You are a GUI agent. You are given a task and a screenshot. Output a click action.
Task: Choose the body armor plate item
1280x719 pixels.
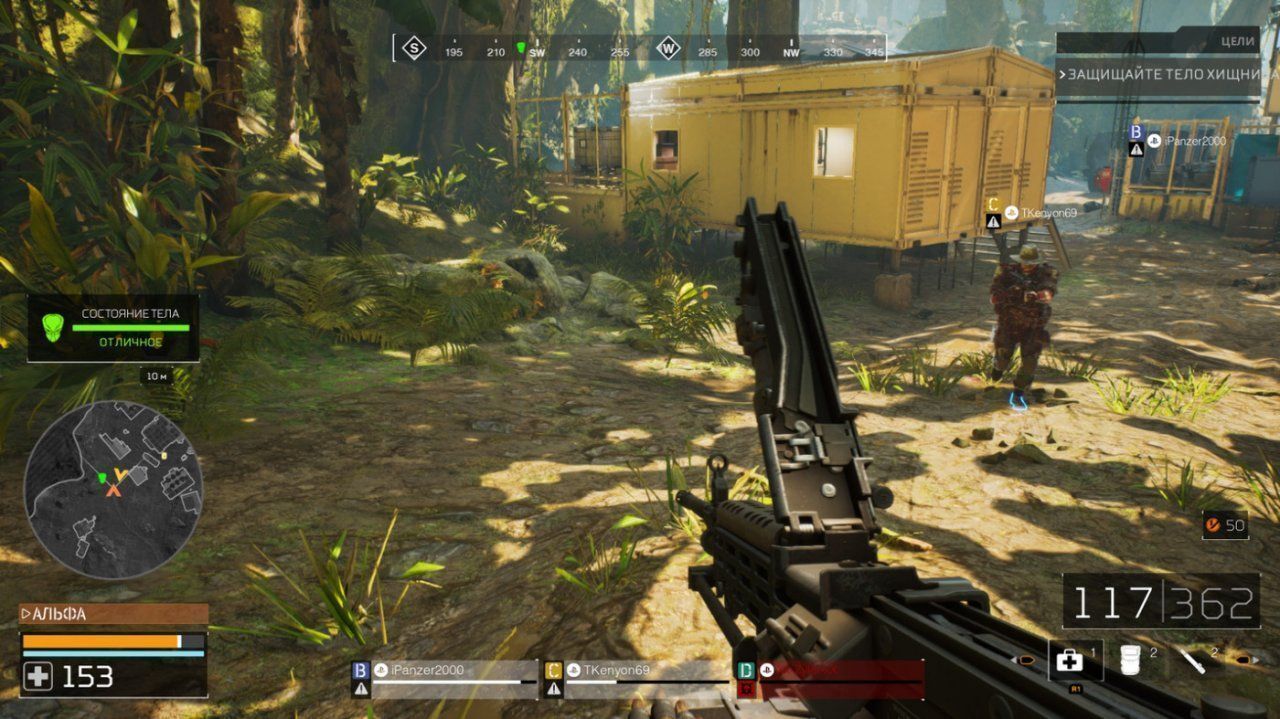tap(1130, 661)
